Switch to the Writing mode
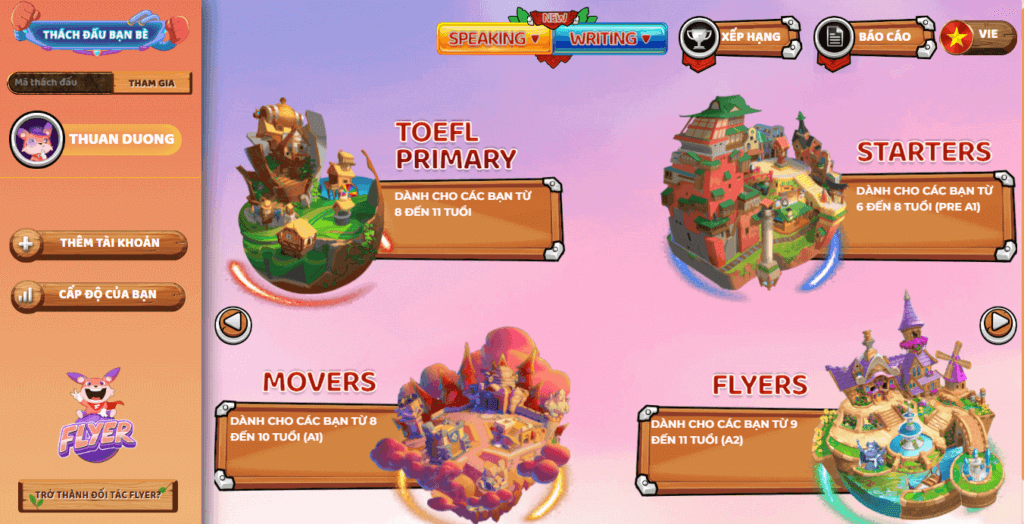1024x524 pixels. 610,38
